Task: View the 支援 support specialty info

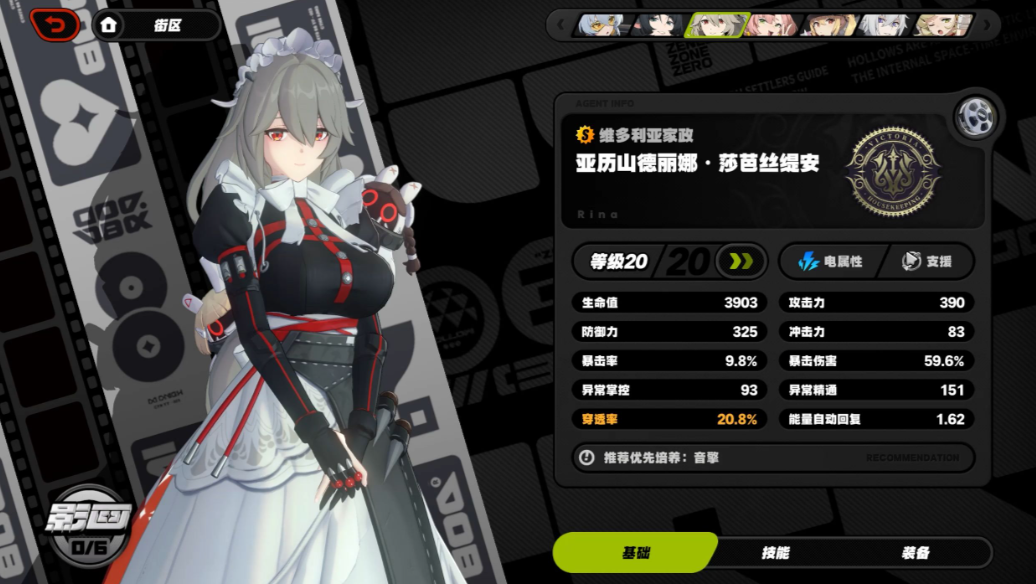Action: [927, 262]
